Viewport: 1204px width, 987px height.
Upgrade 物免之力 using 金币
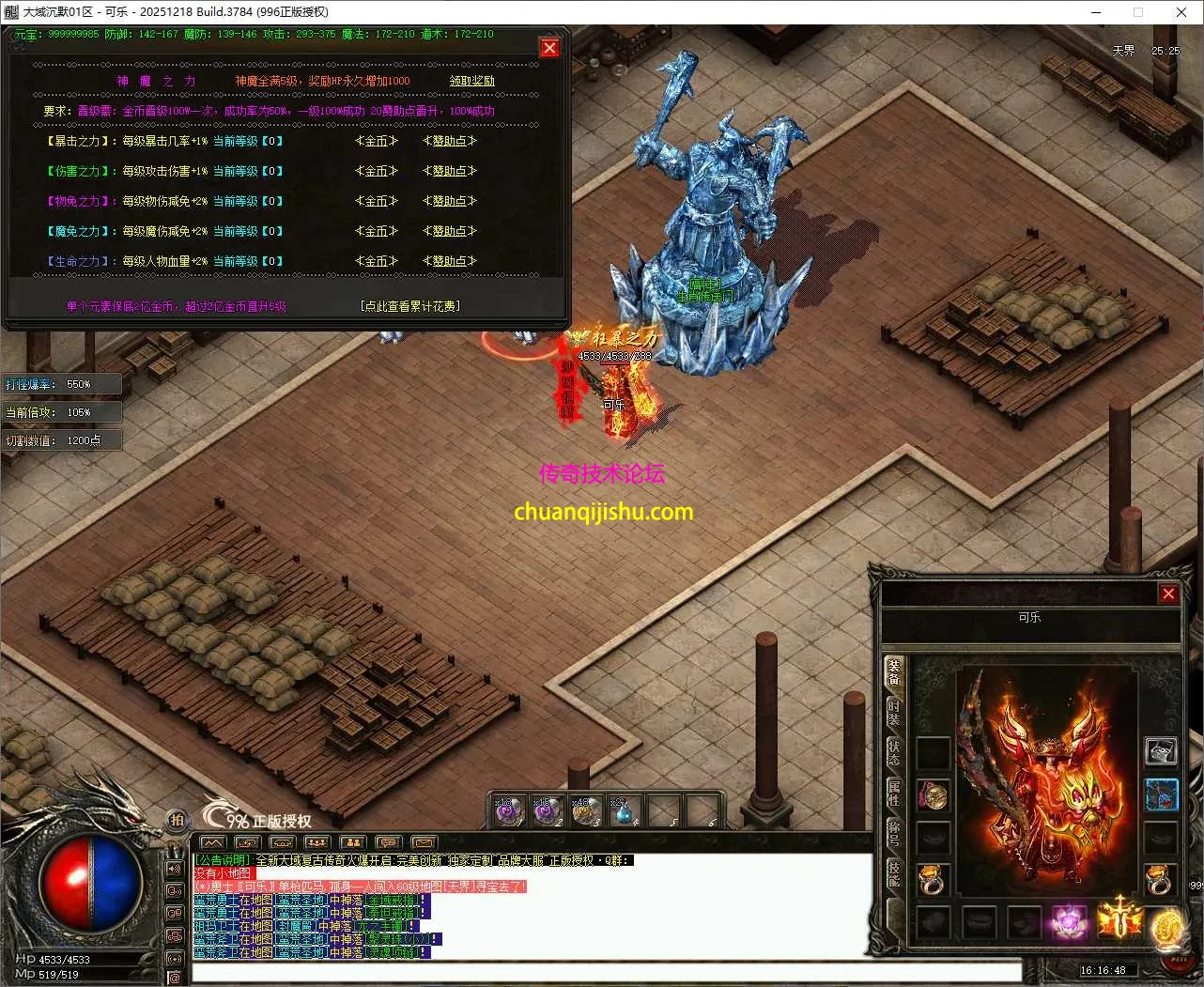pyautogui.click(x=377, y=201)
